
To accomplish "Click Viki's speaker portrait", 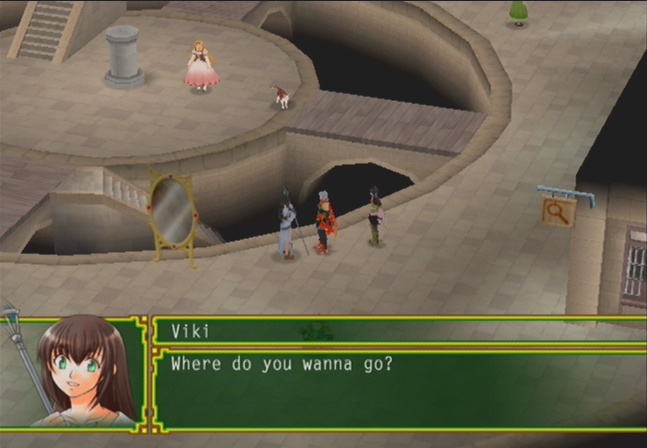I will coord(78,372).
